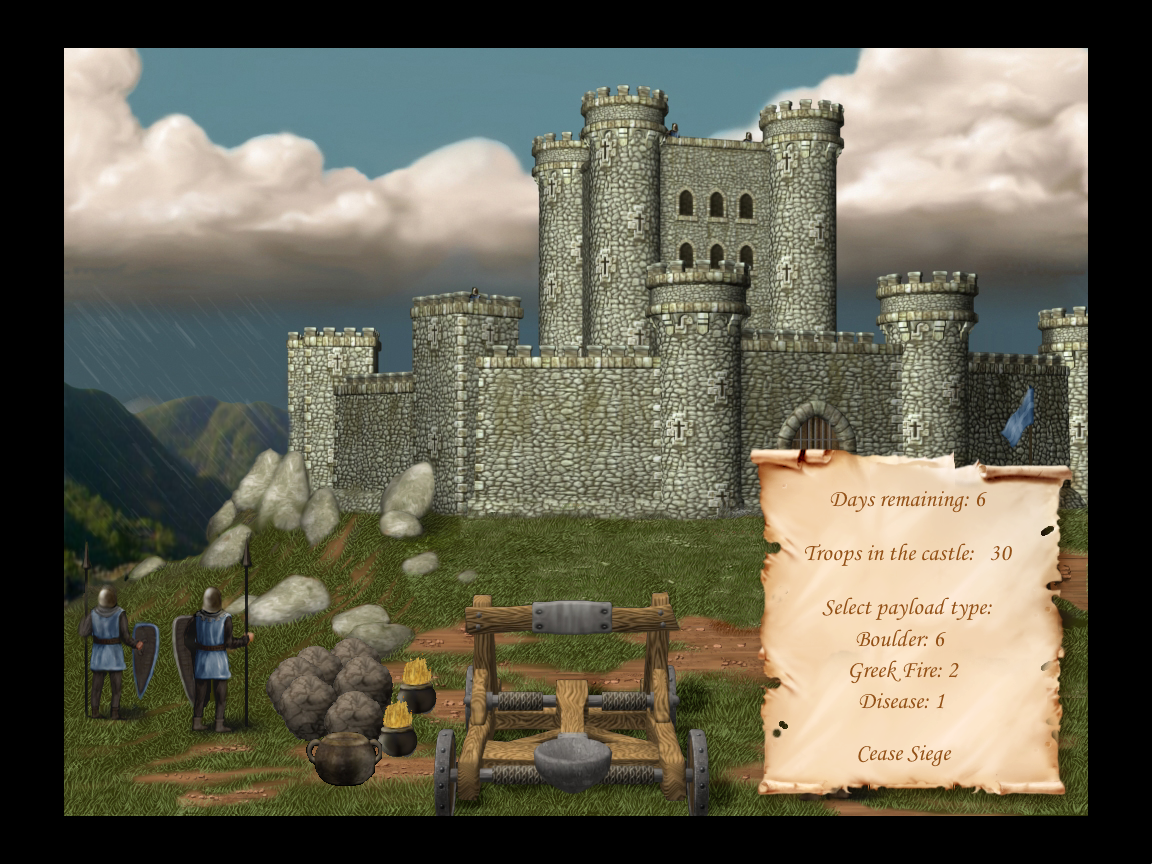Choose Greek Fire as the payload
Screen dimensions: 1152x864
click(x=904, y=670)
